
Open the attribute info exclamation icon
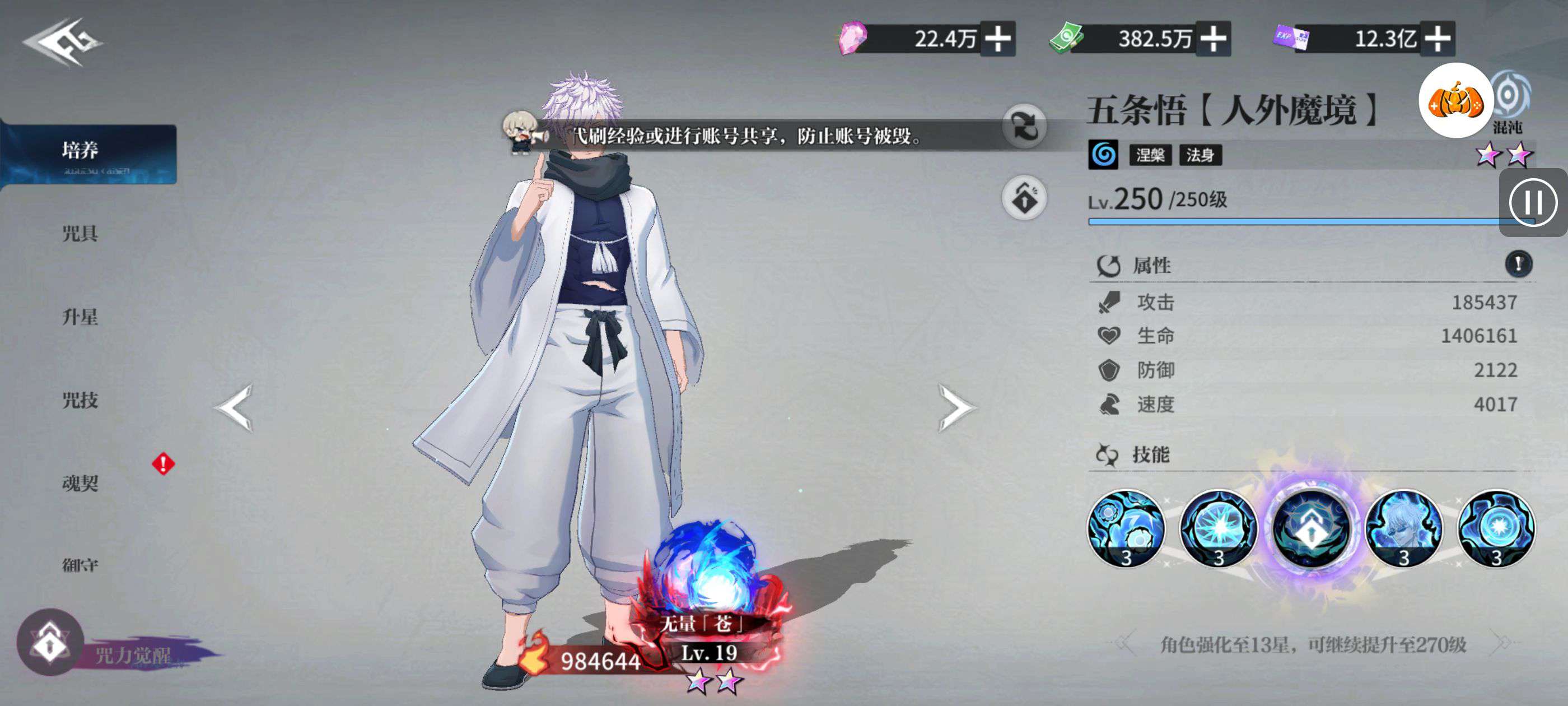click(x=1519, y=264)
